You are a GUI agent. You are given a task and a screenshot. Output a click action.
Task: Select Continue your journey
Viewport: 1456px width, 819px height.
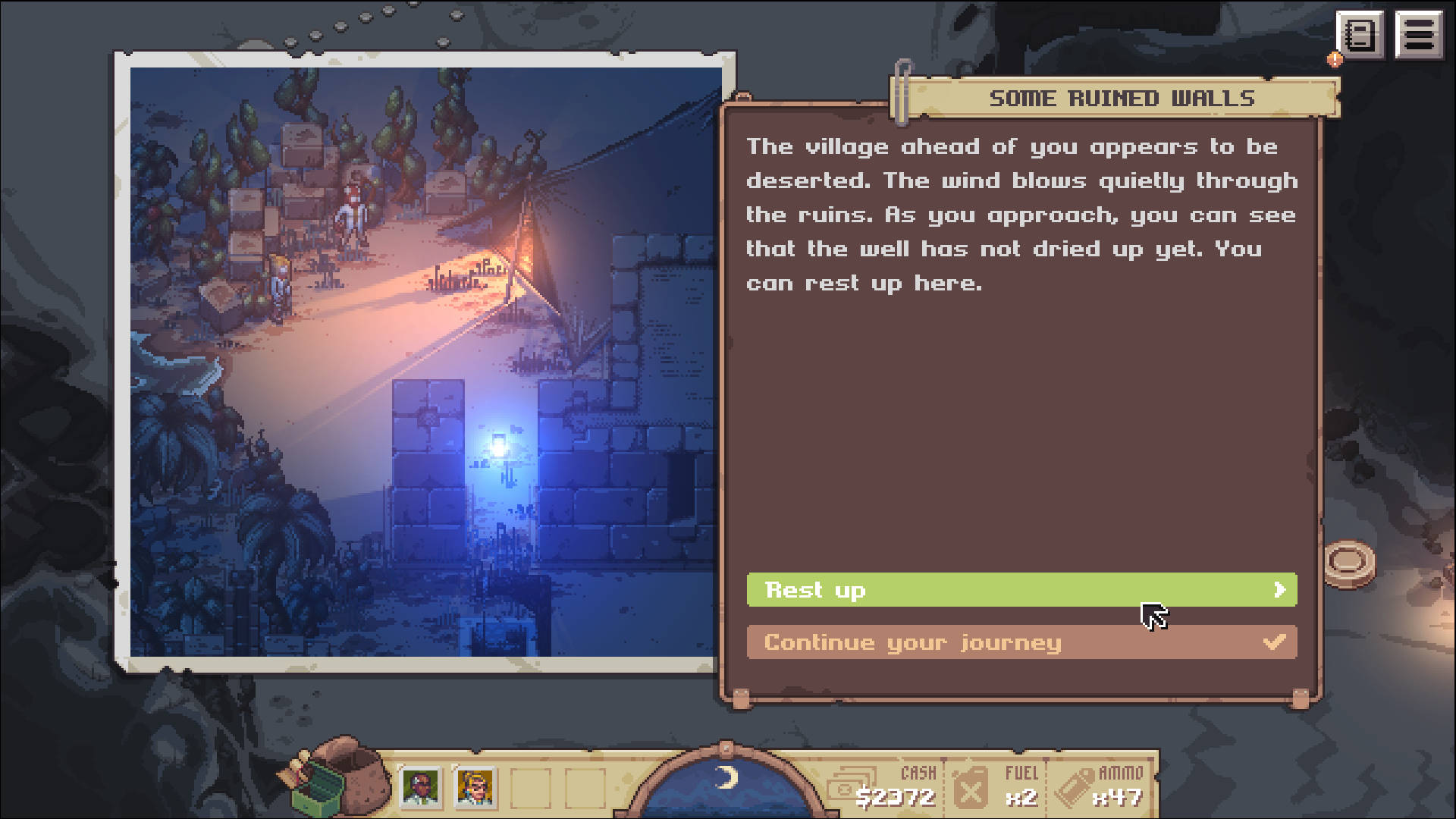click(1021, 642)
